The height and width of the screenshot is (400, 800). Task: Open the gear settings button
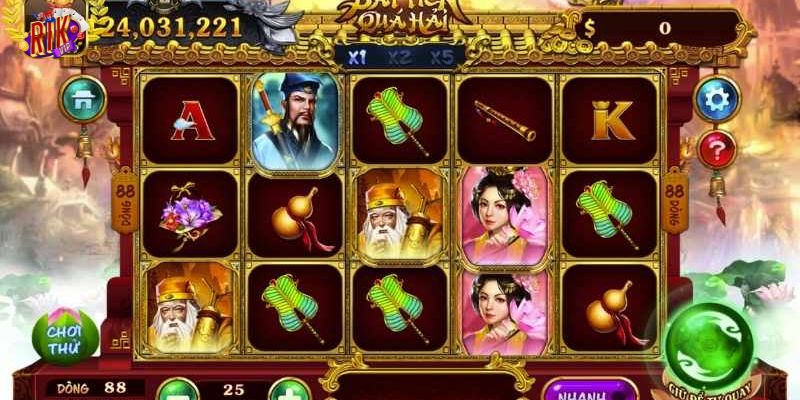716,98
